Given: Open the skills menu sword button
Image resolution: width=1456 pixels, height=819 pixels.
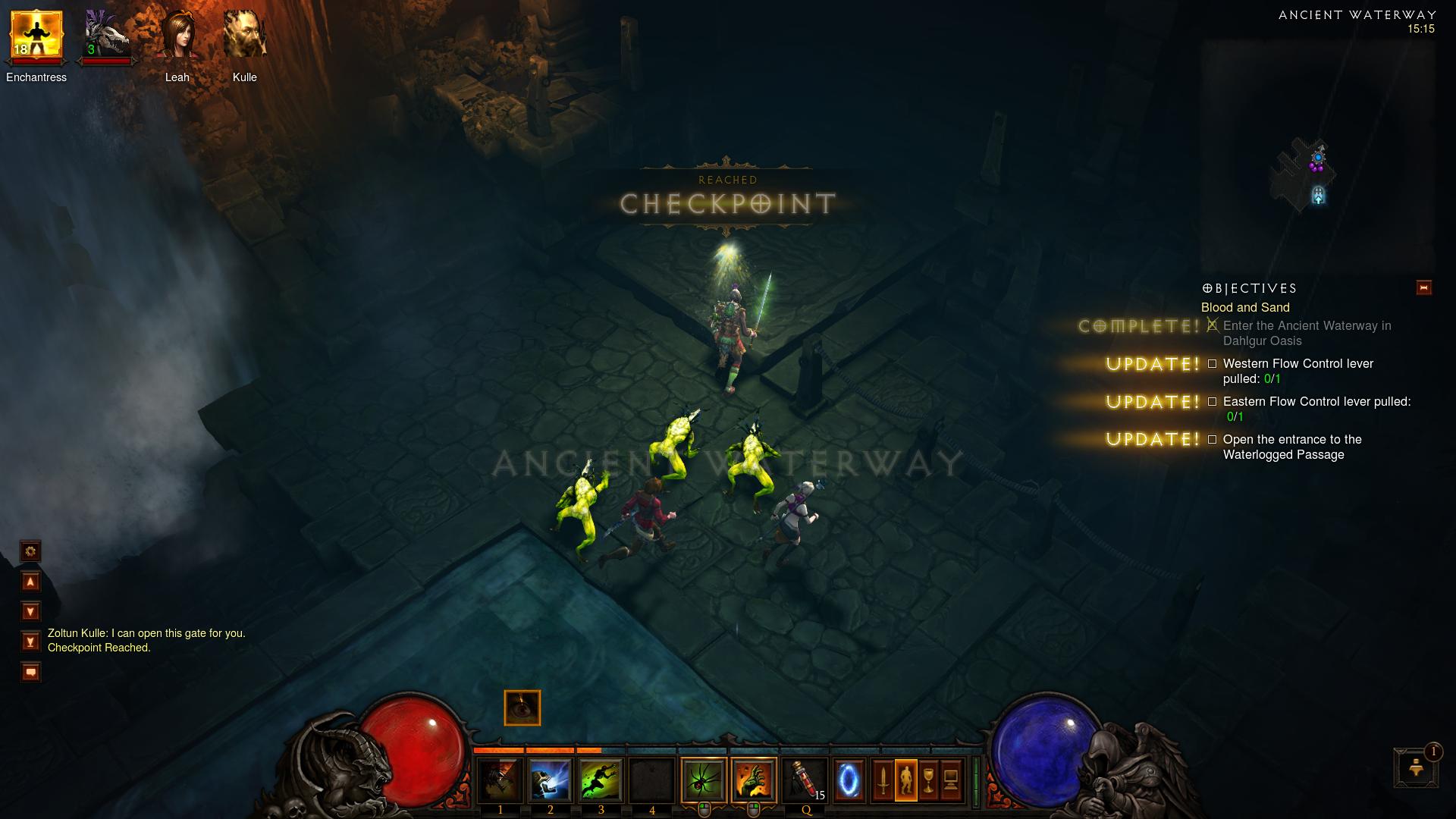Looking at the screenshot, I should pos(883,780).
